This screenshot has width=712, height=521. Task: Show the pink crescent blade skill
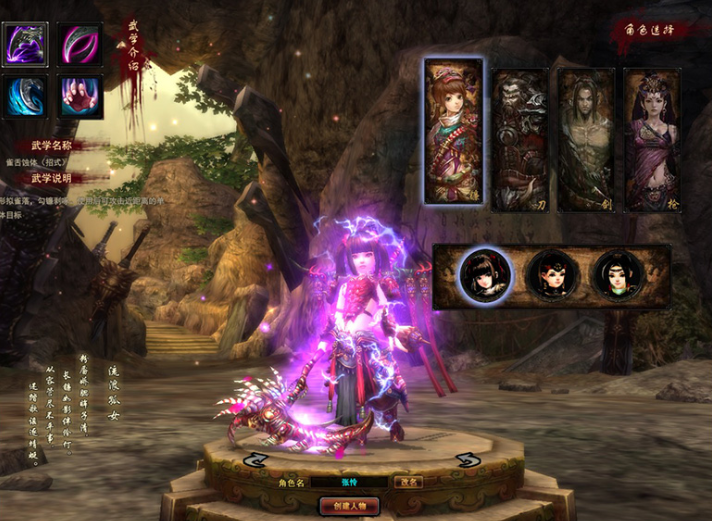(79, 45)
